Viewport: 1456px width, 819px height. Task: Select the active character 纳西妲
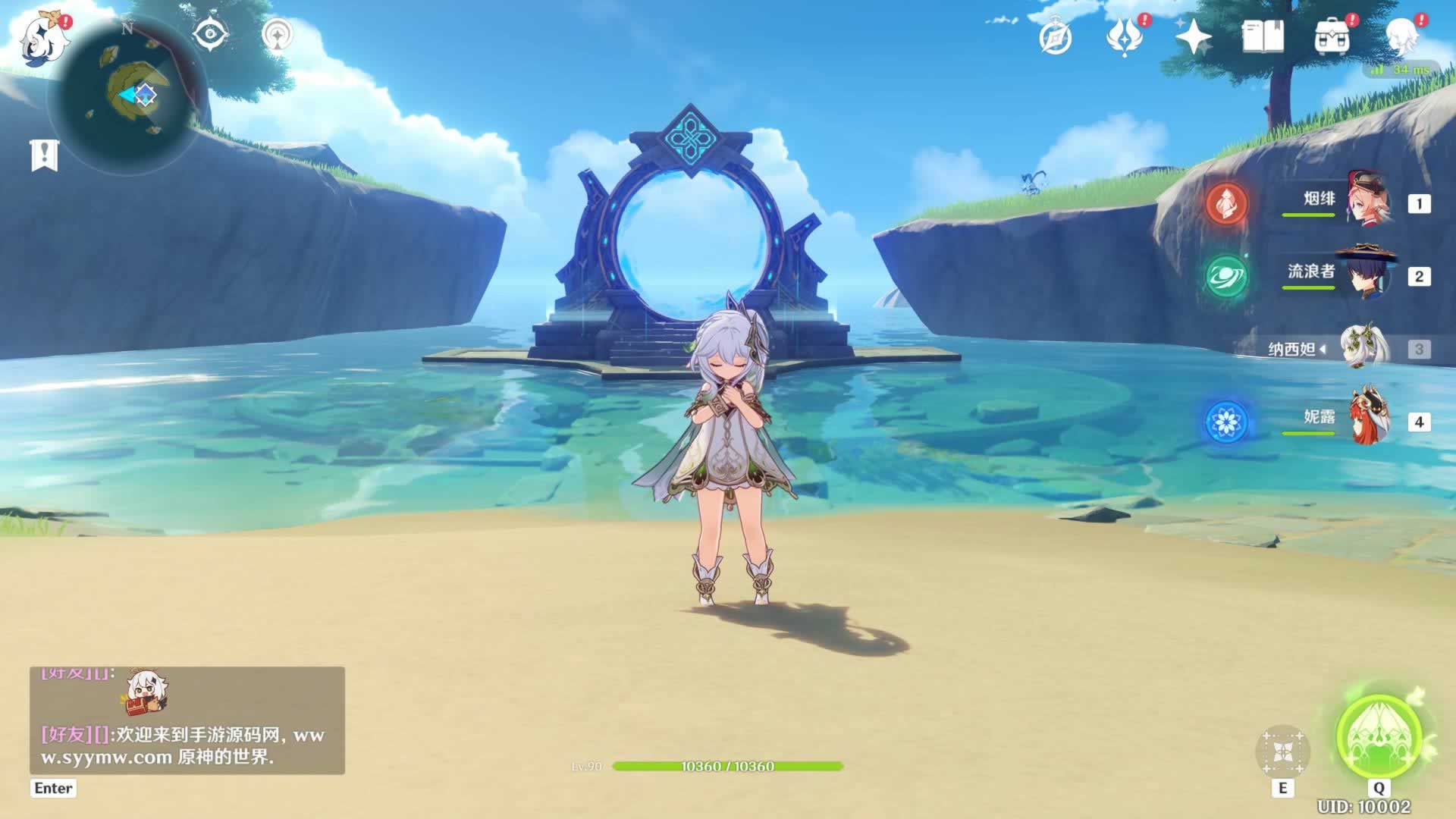(1359, 349)
